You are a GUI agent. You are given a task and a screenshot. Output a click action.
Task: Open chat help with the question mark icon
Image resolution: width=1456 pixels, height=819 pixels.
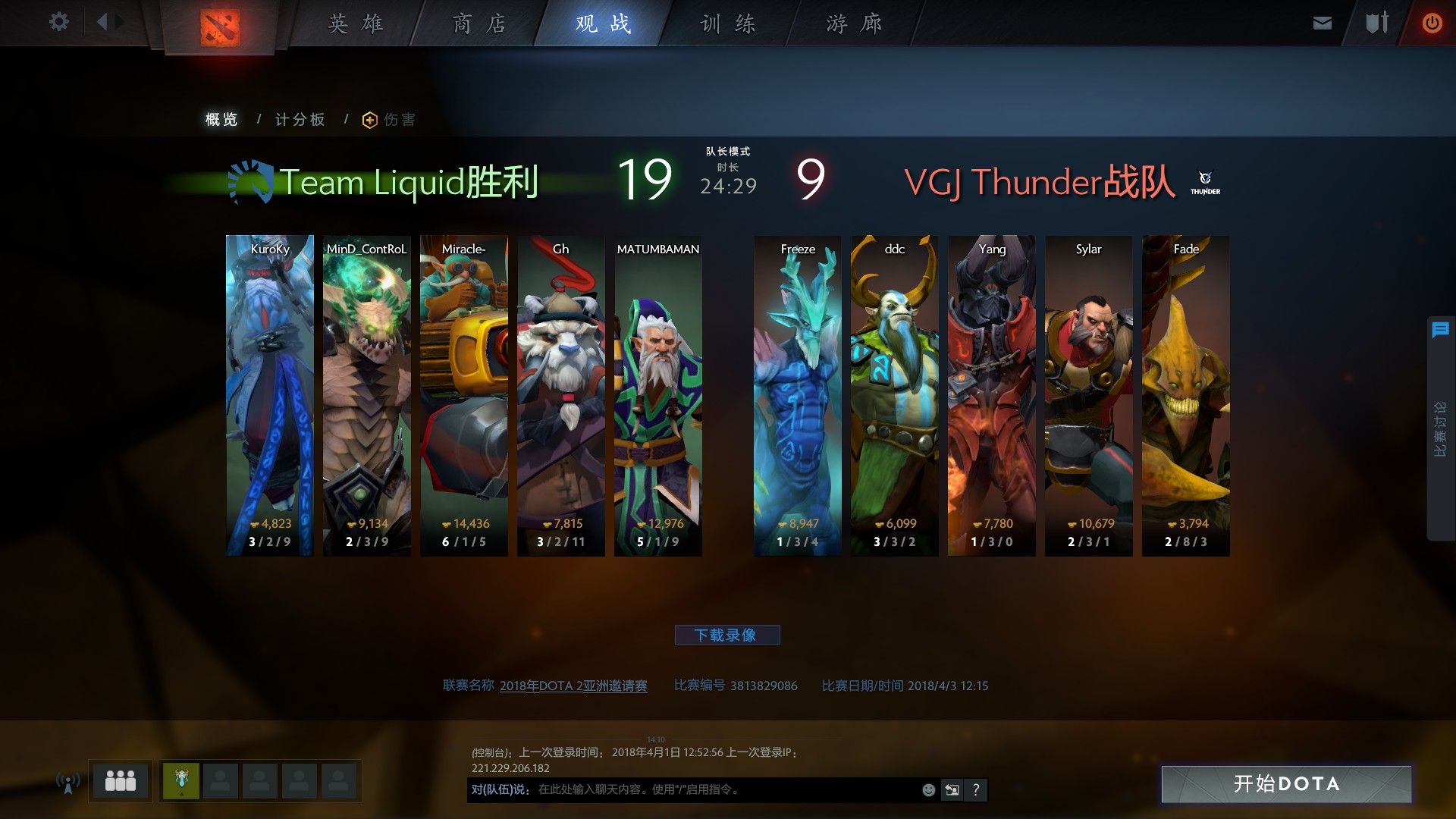(x=976, y=789)
